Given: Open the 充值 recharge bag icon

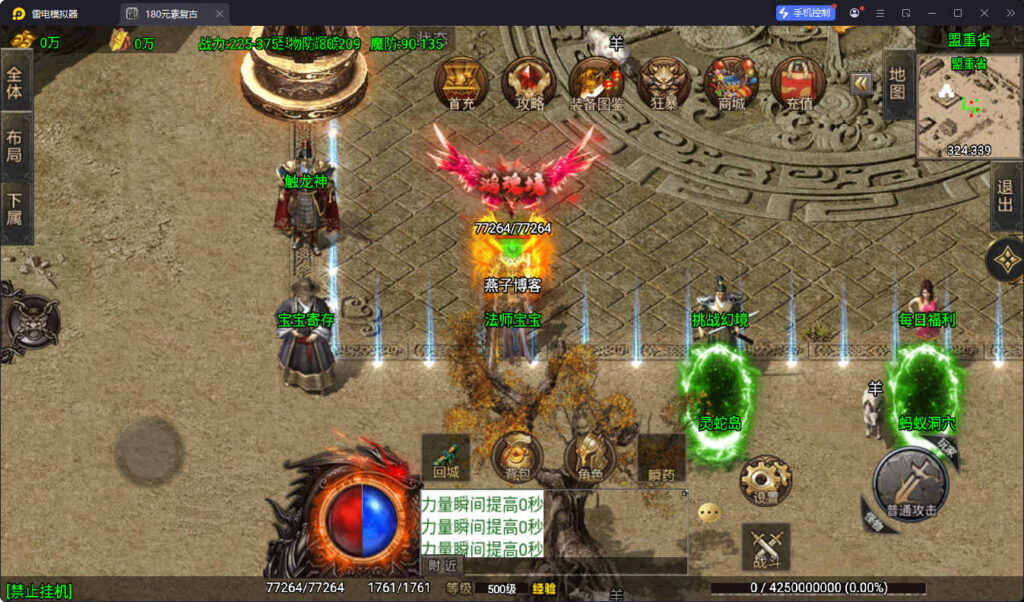Looking at the screenshot, I should [x=798, y=82].
